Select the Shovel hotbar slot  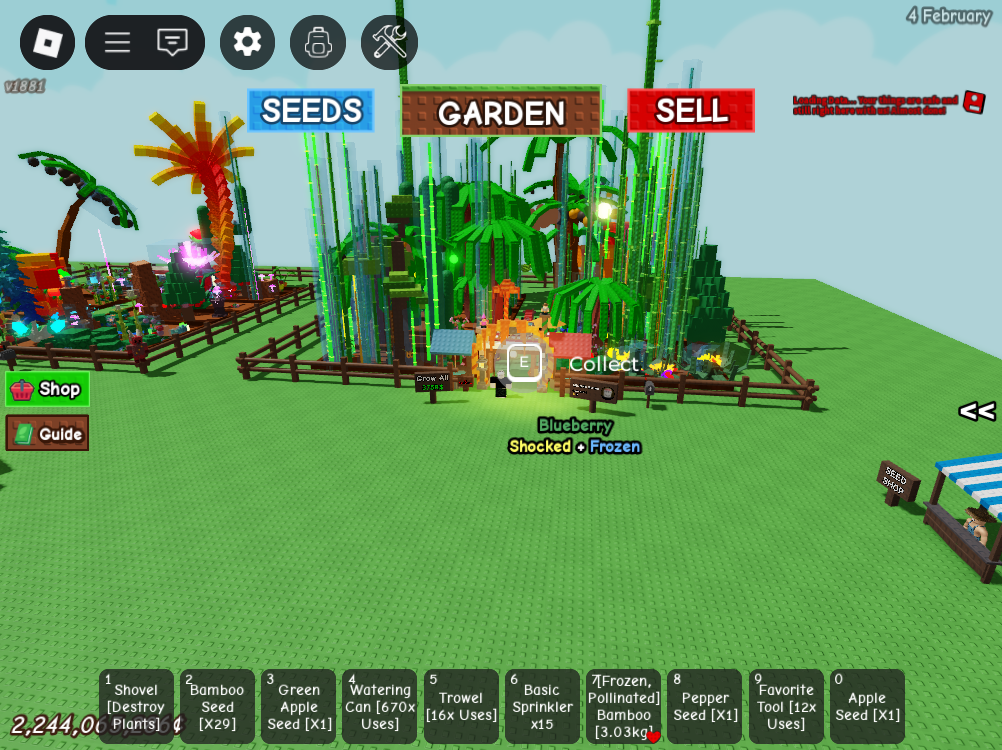click(136, 706)
